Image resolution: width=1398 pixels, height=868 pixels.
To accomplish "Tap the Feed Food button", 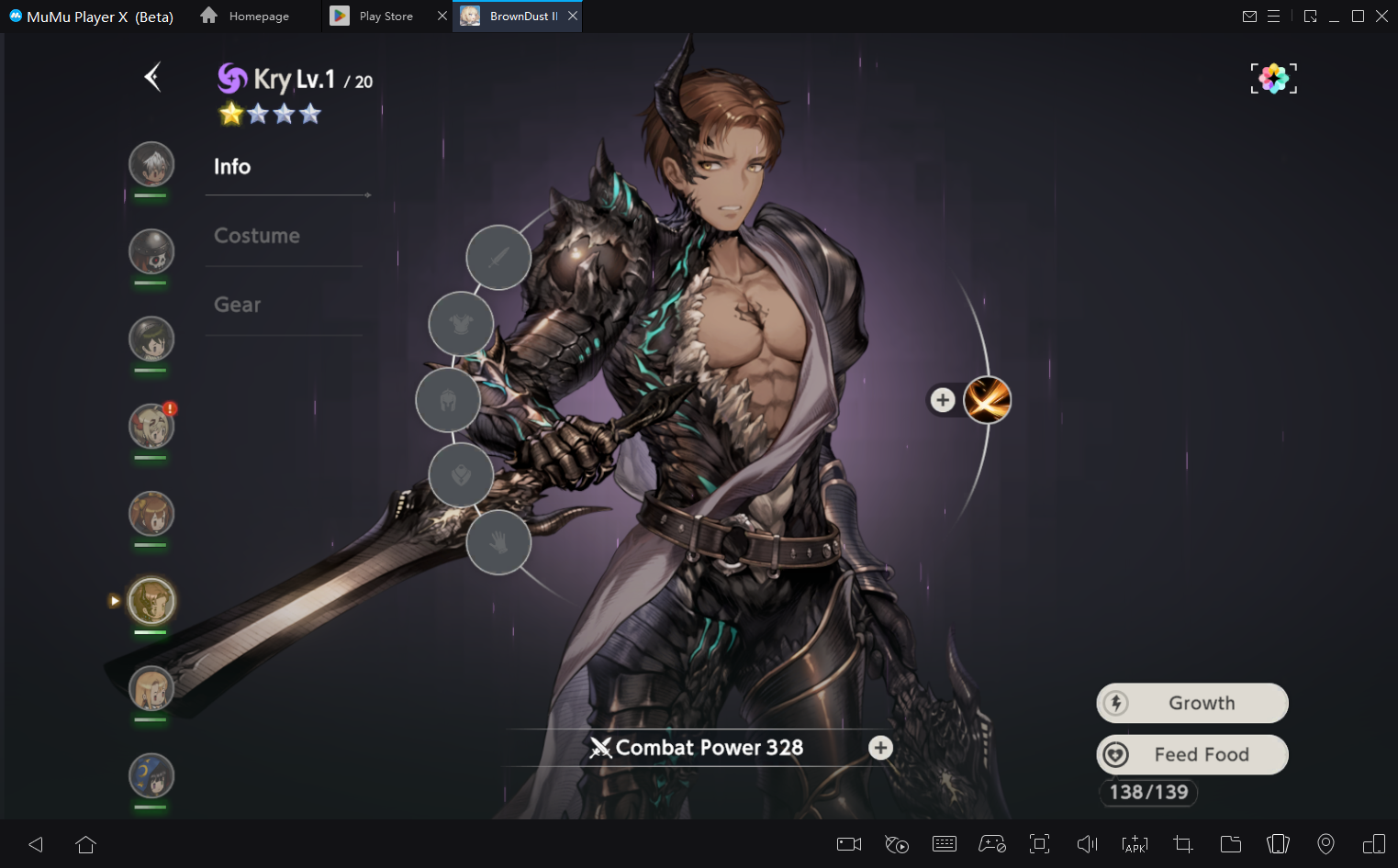I will point(1192,754).
